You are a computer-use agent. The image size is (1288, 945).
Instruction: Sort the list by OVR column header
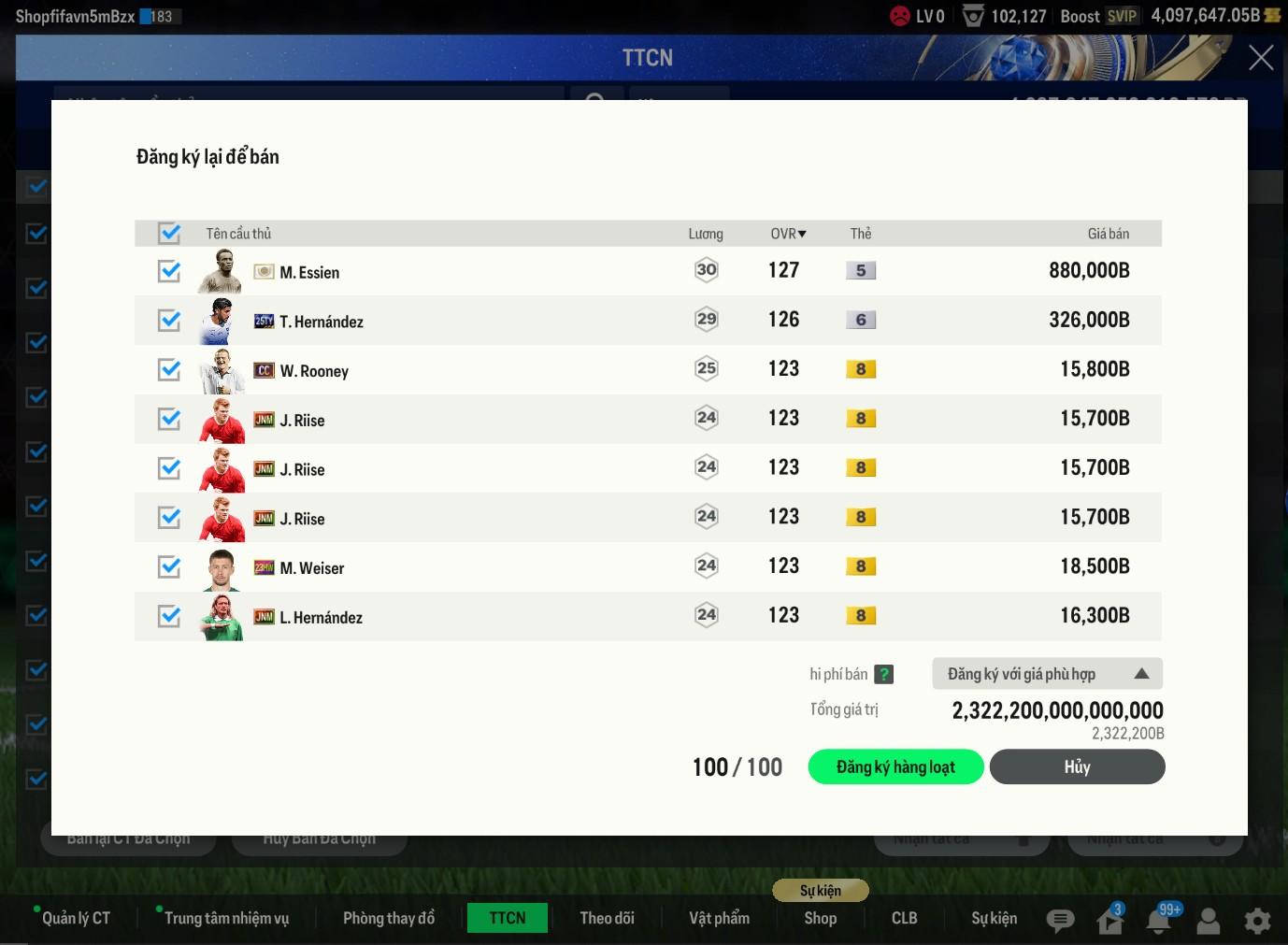click(788, 234)
